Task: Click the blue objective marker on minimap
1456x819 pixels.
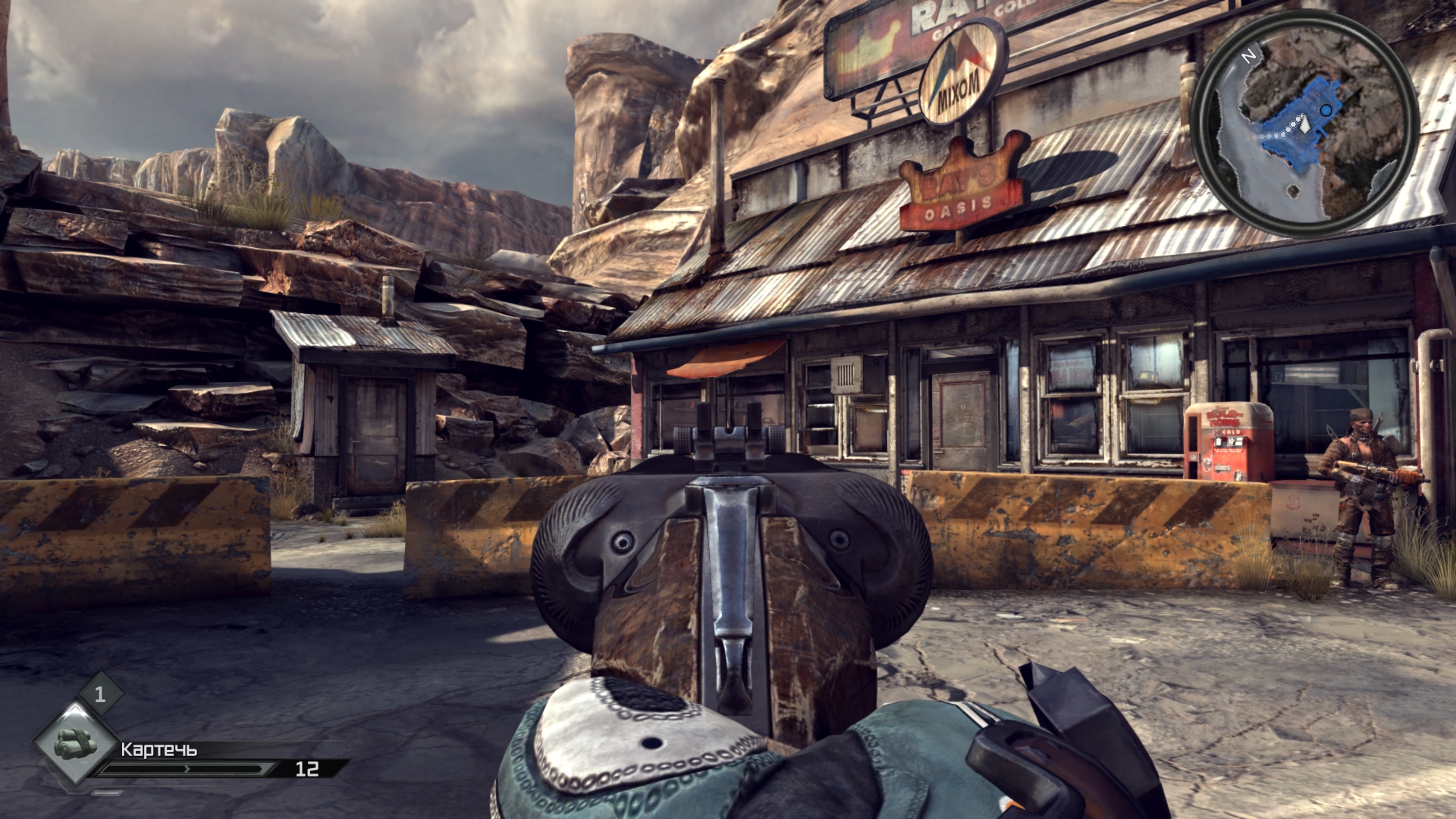Action: click(x=1326, y=111)
